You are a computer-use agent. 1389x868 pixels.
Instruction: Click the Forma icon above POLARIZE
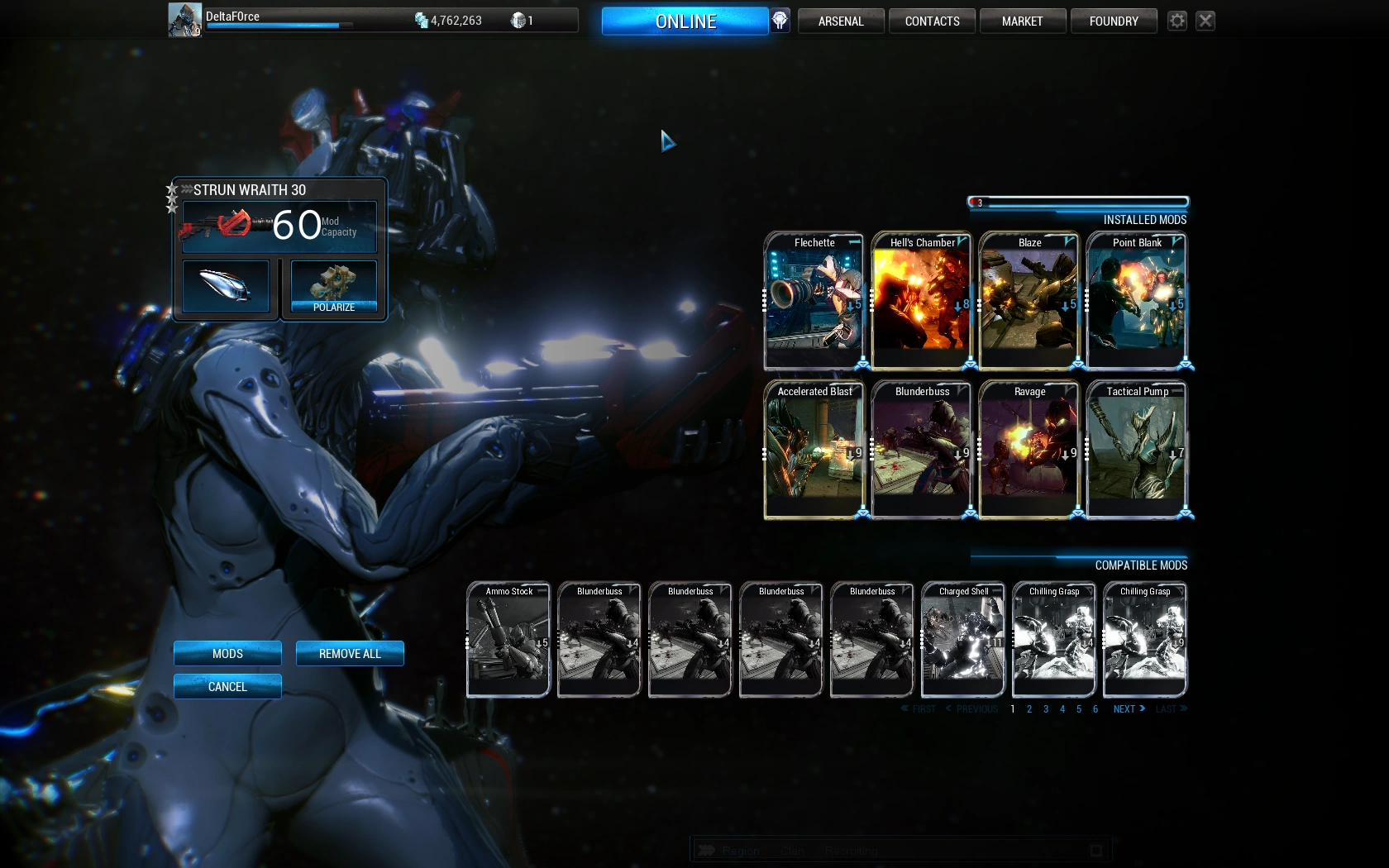pos(333,283)
